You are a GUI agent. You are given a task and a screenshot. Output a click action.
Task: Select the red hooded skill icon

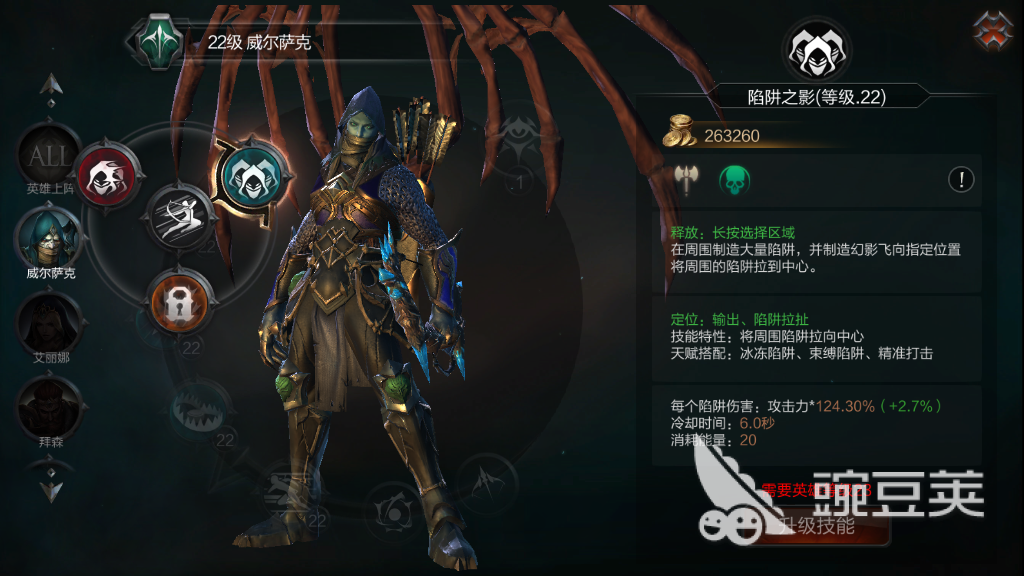(x=102, y=176)
